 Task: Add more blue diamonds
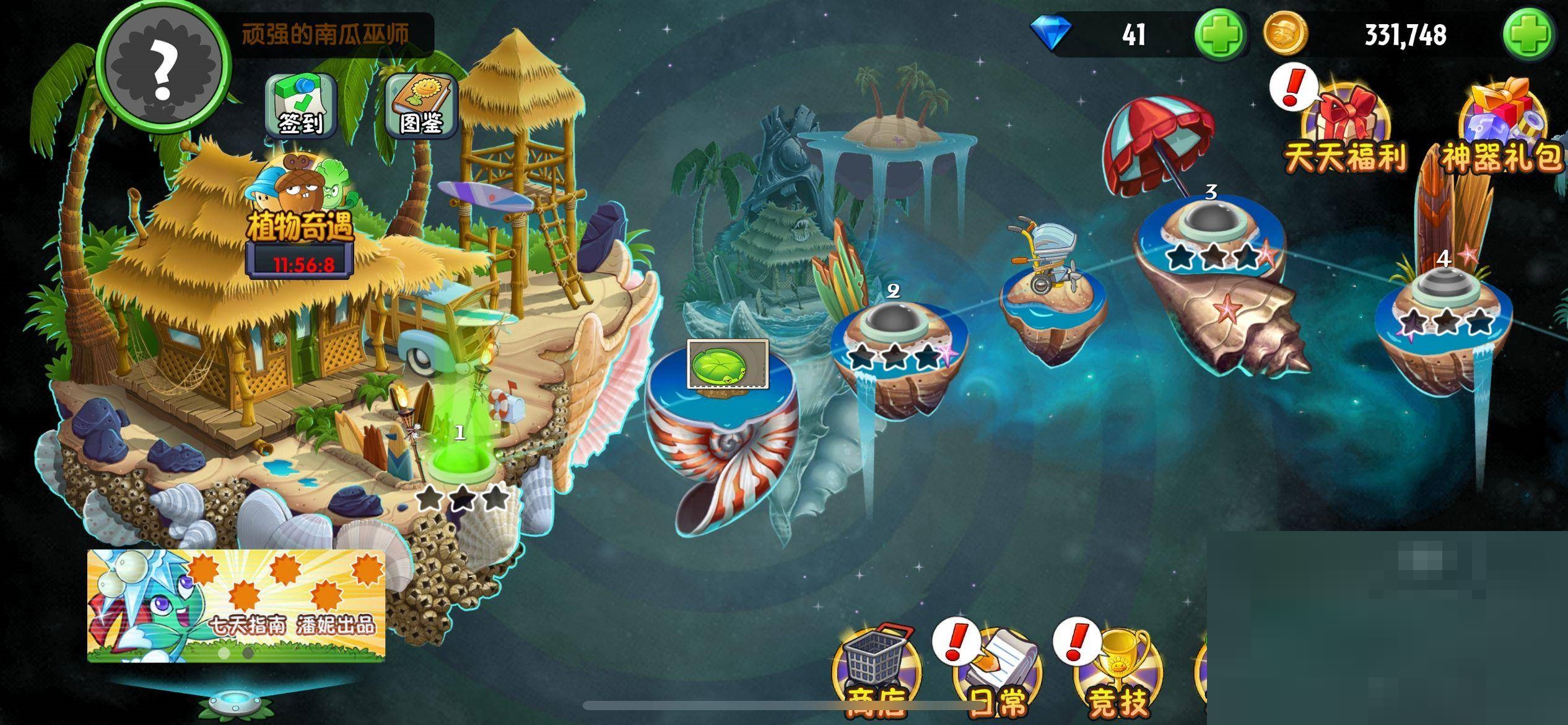(x=1219, y=34)
